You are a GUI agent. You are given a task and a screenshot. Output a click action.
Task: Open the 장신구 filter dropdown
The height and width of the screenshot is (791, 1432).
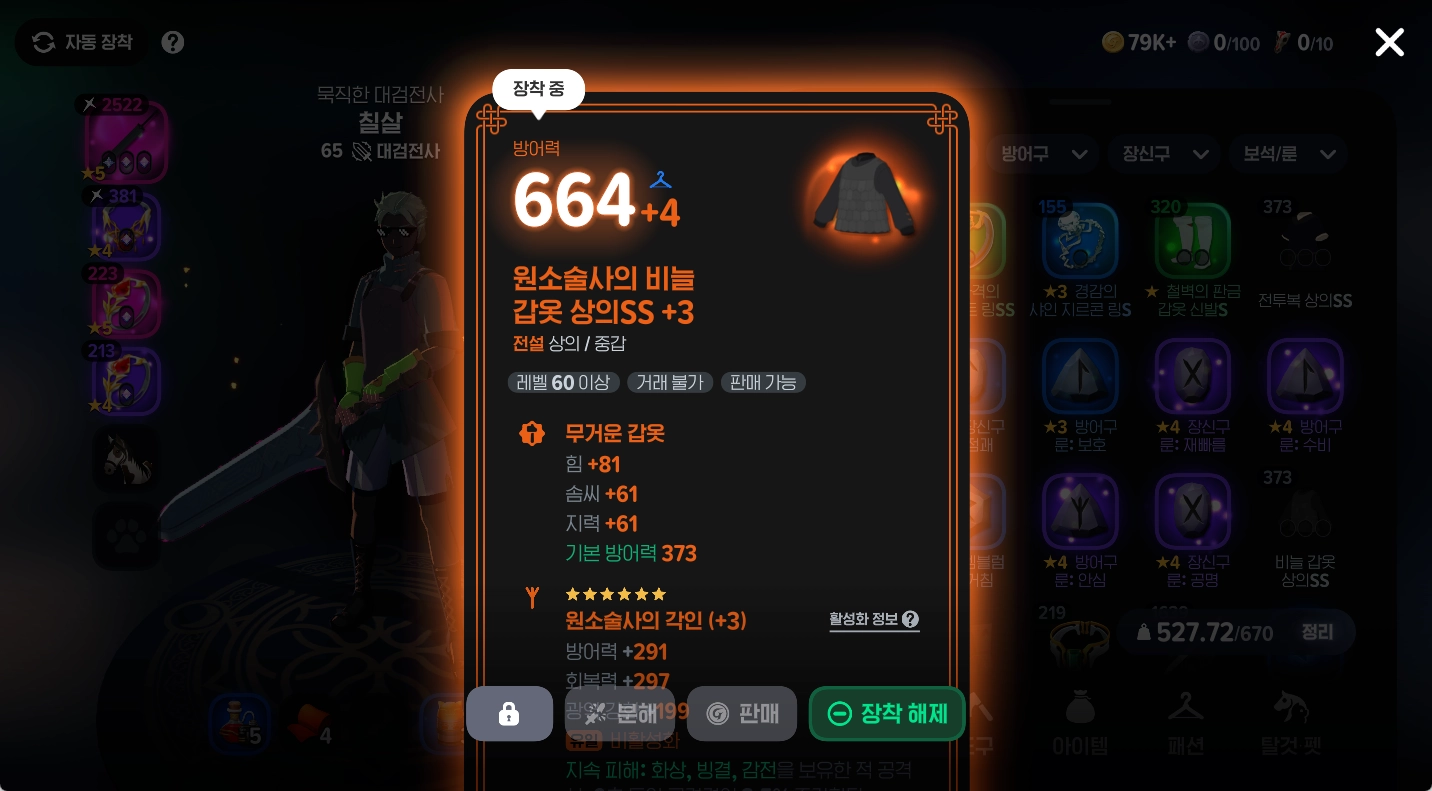point(1163,154)
